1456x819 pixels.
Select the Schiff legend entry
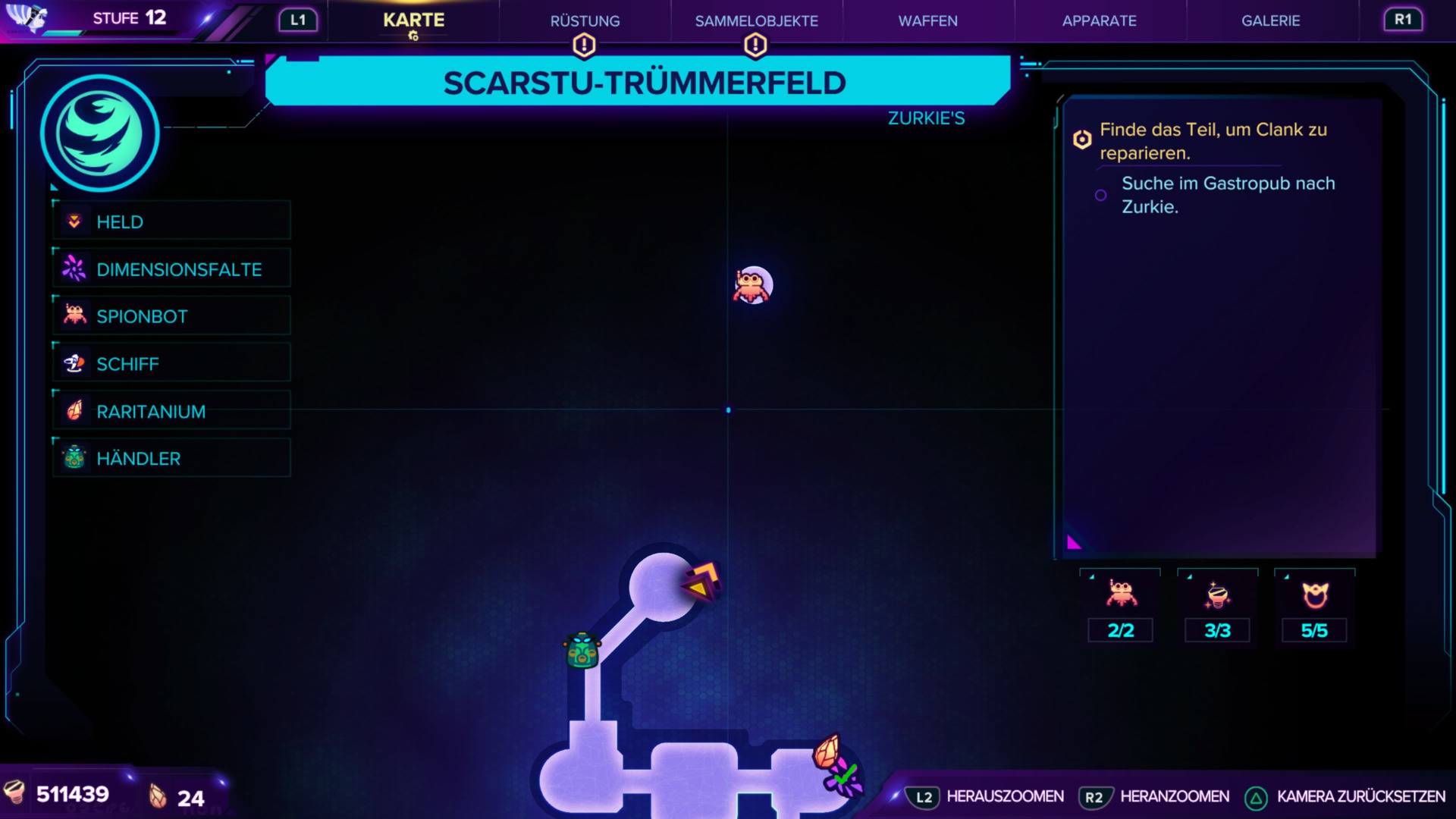point(172,364)
